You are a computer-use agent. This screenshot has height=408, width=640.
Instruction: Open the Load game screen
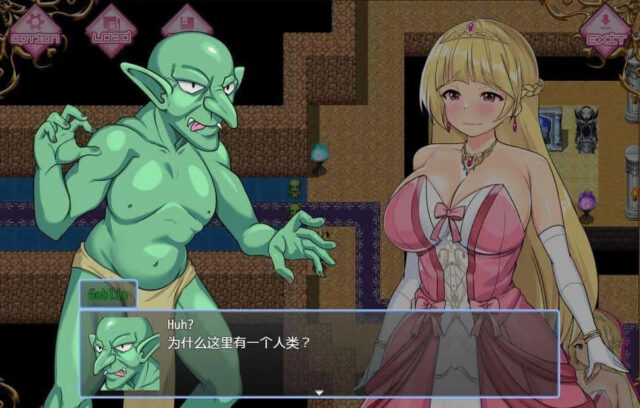pyautogui.click(x=110, y=27)
